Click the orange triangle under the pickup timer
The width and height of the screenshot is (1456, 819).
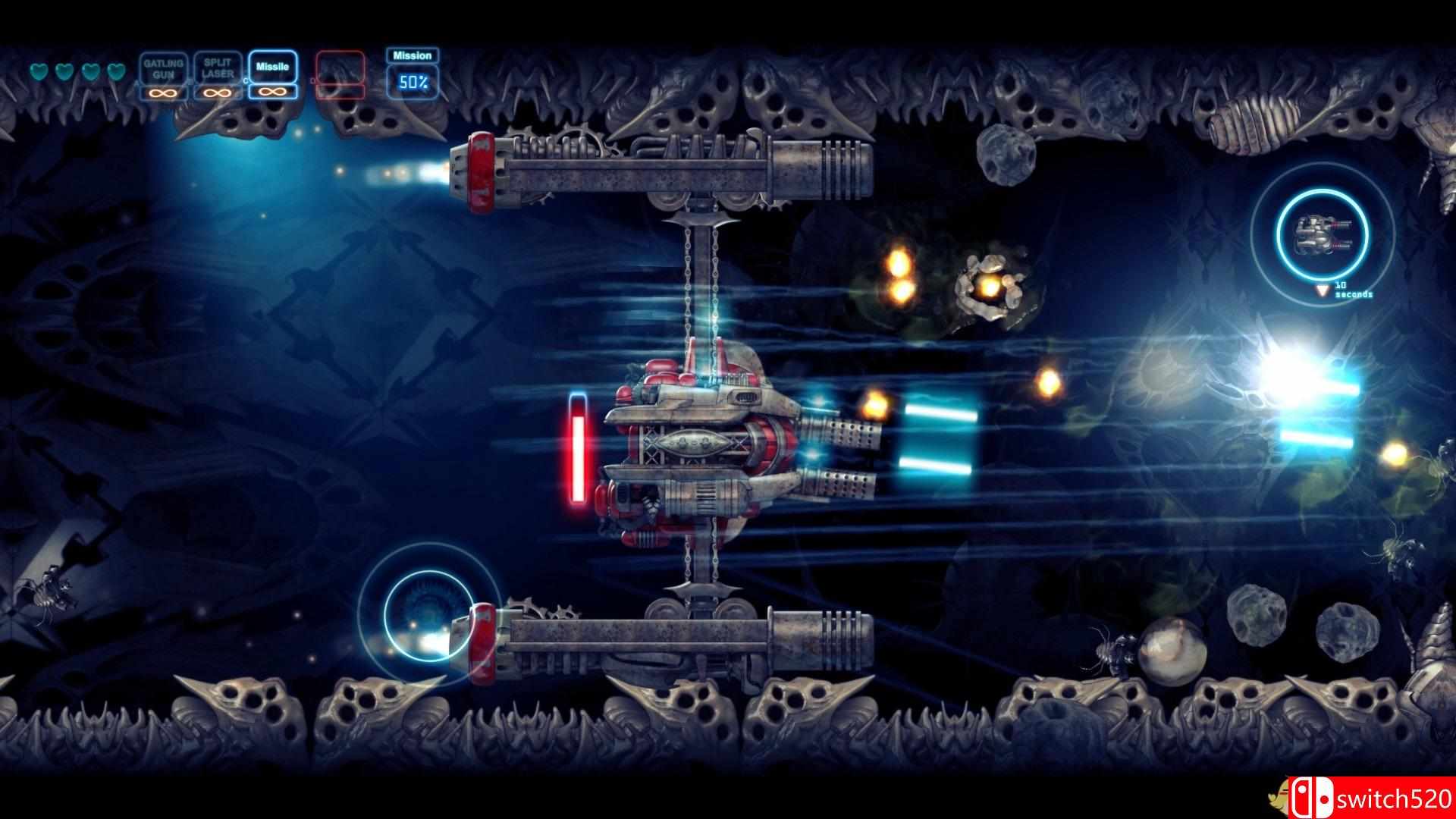[1322, 290]
